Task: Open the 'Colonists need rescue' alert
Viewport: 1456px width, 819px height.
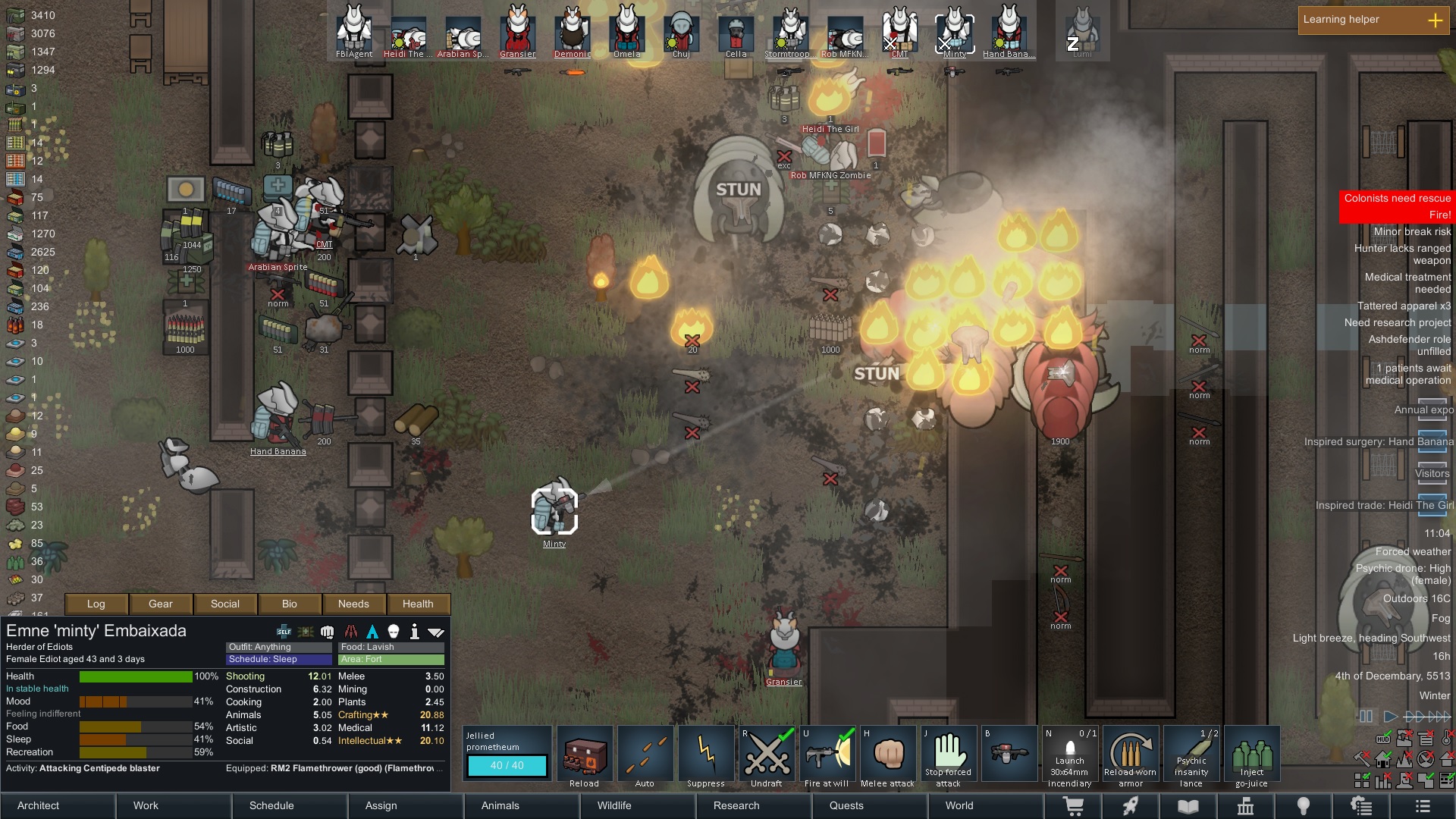Action: (1397, 199)
